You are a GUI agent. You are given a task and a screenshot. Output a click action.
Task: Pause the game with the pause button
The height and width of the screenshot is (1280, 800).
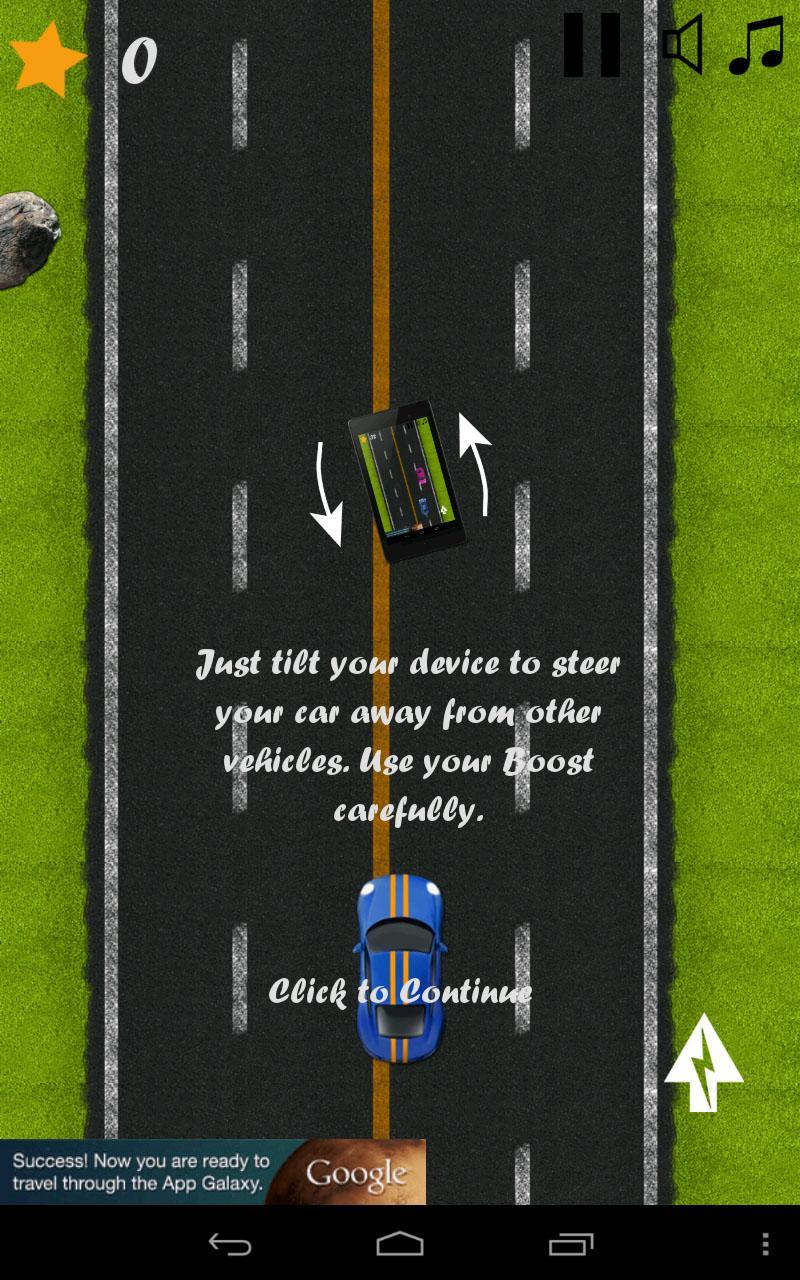(591, 46)
